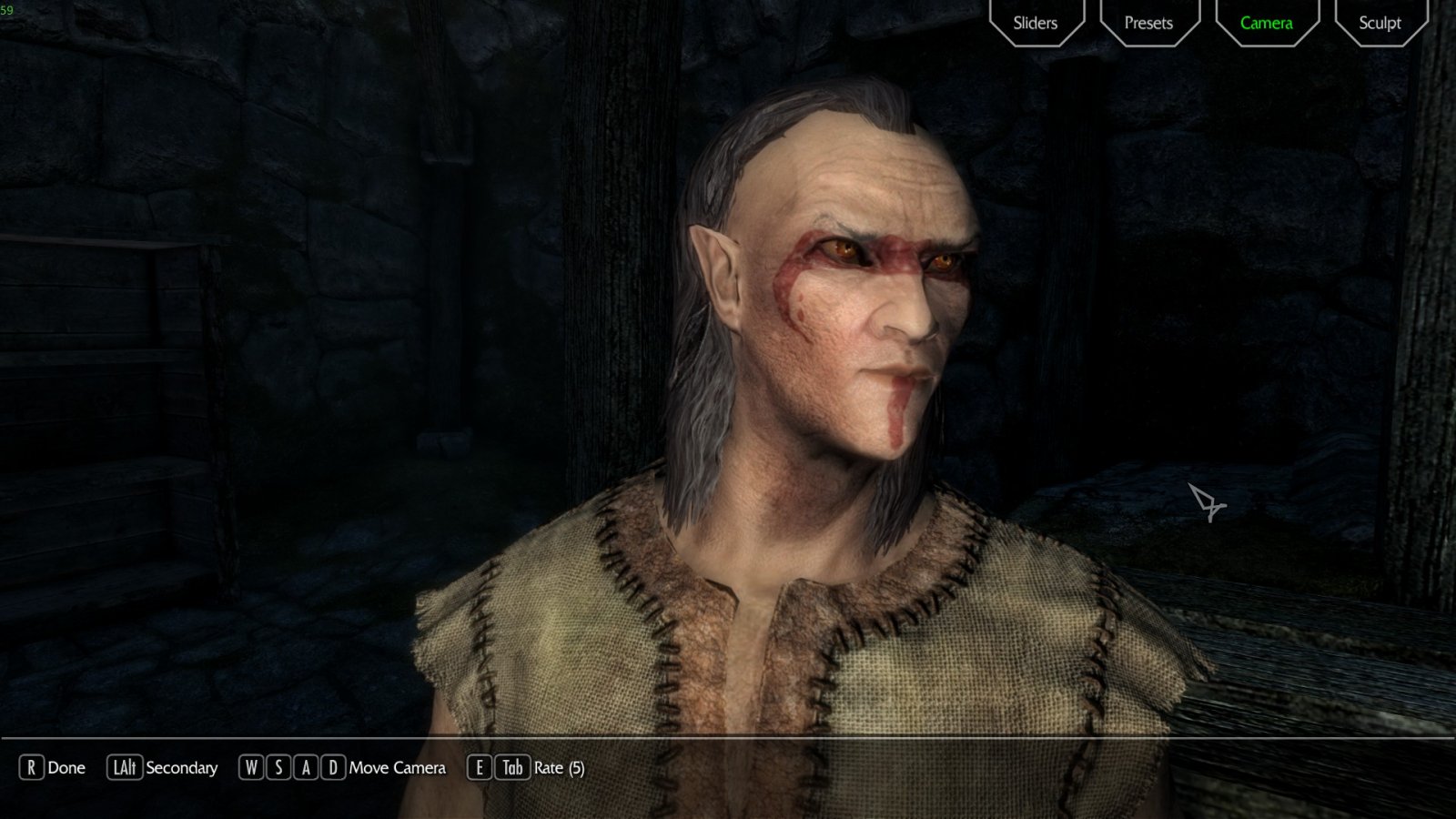1456x819 pixels.
Task: Click the Secondary control label
Action: tap(183, 768)
